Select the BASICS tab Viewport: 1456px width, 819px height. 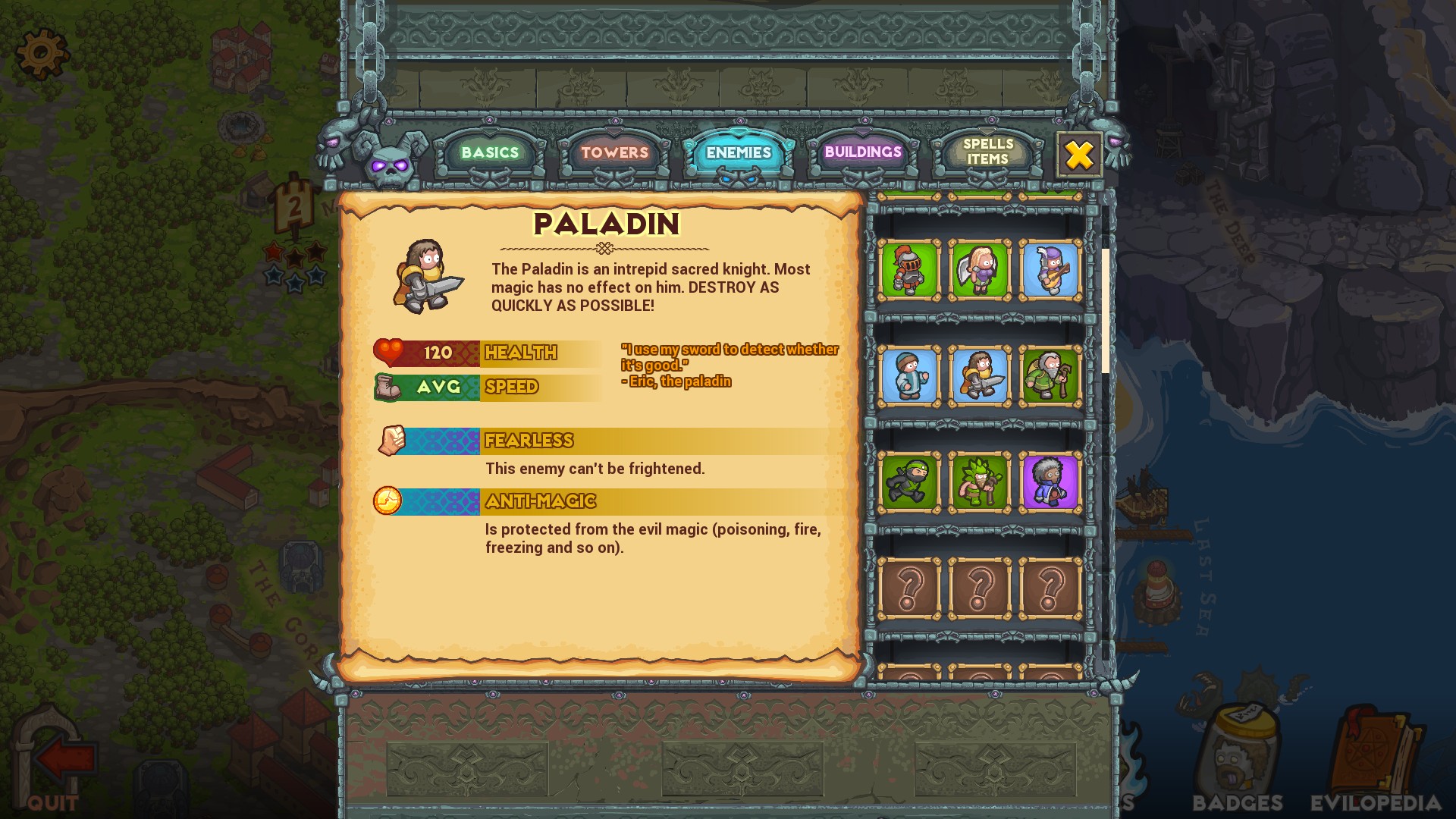488,152
